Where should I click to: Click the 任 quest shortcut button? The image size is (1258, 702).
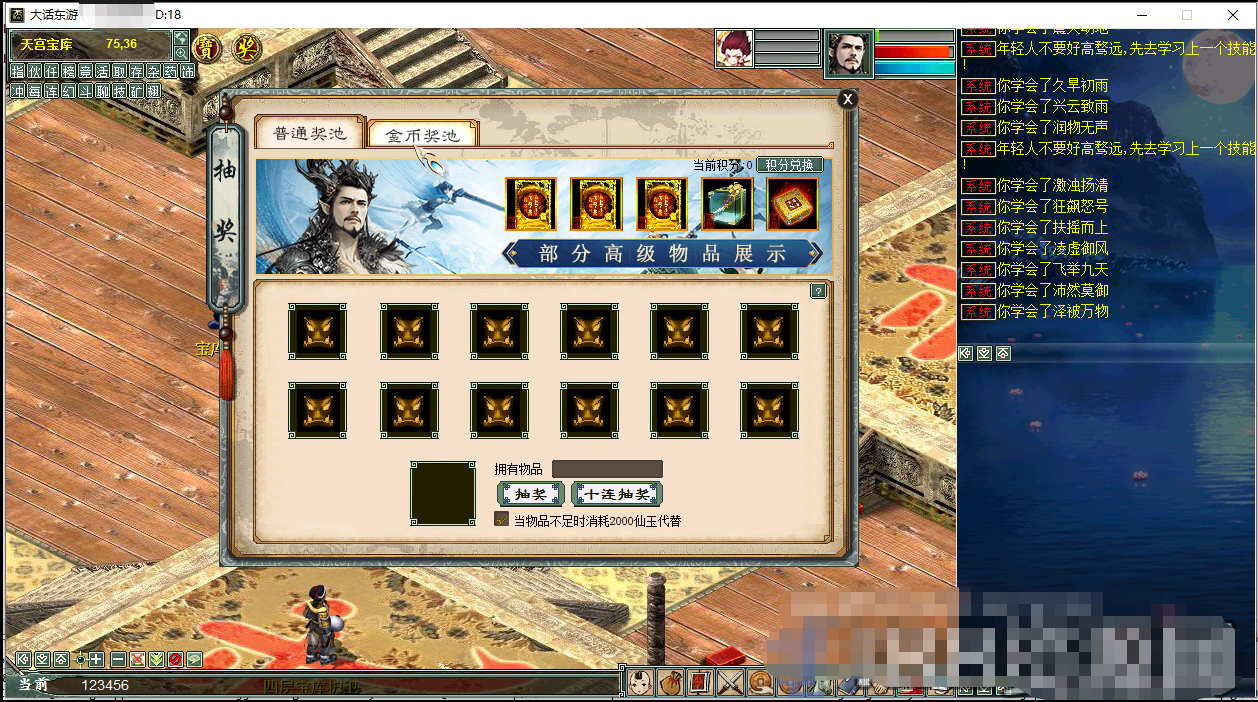coord(51,71)
